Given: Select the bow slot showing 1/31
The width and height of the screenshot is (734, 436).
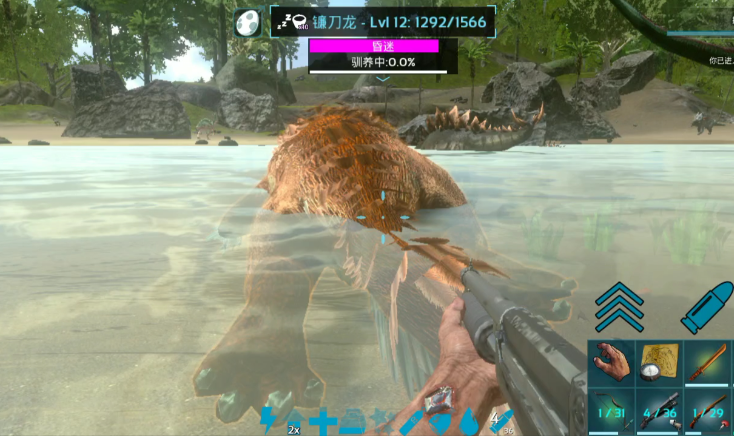Looking at the screenshot, I should [x=611, y=412].
